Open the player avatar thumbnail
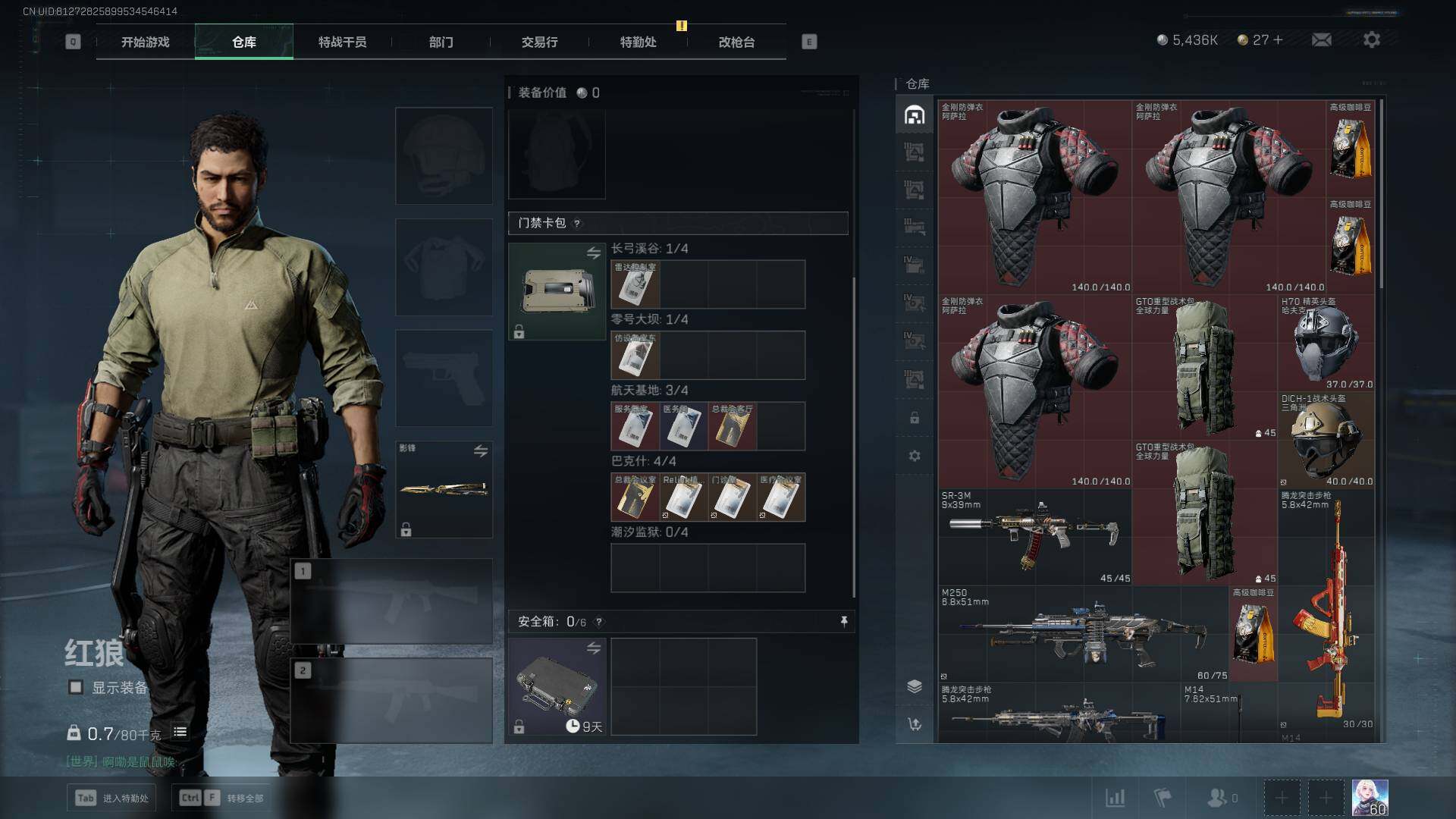This screenshot has height=819, width=1456. (1370, 798)
